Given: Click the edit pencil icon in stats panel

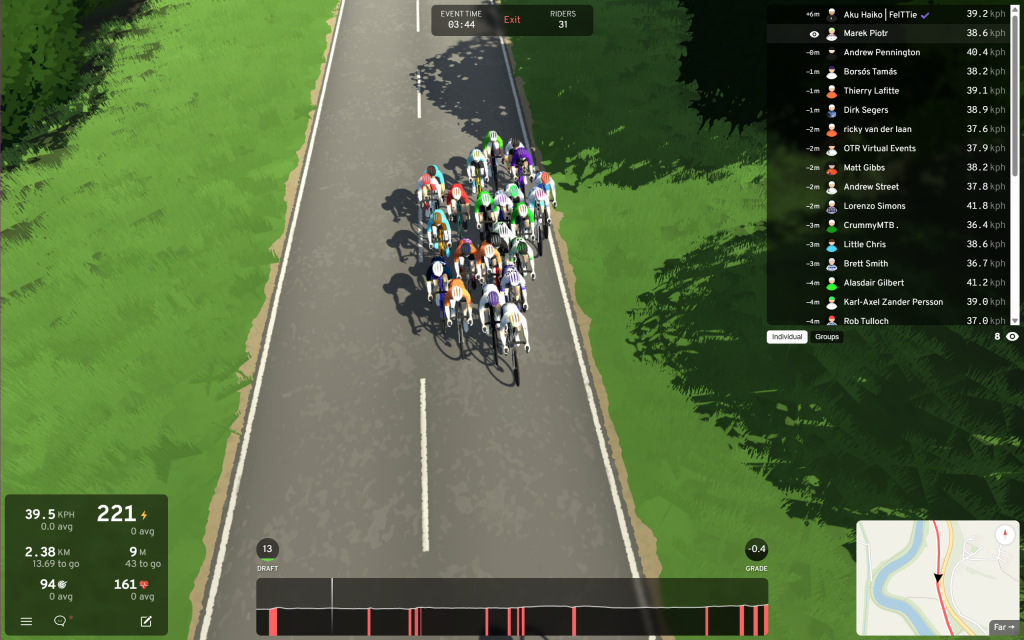Looking at the screenshot, I should 146,621.
